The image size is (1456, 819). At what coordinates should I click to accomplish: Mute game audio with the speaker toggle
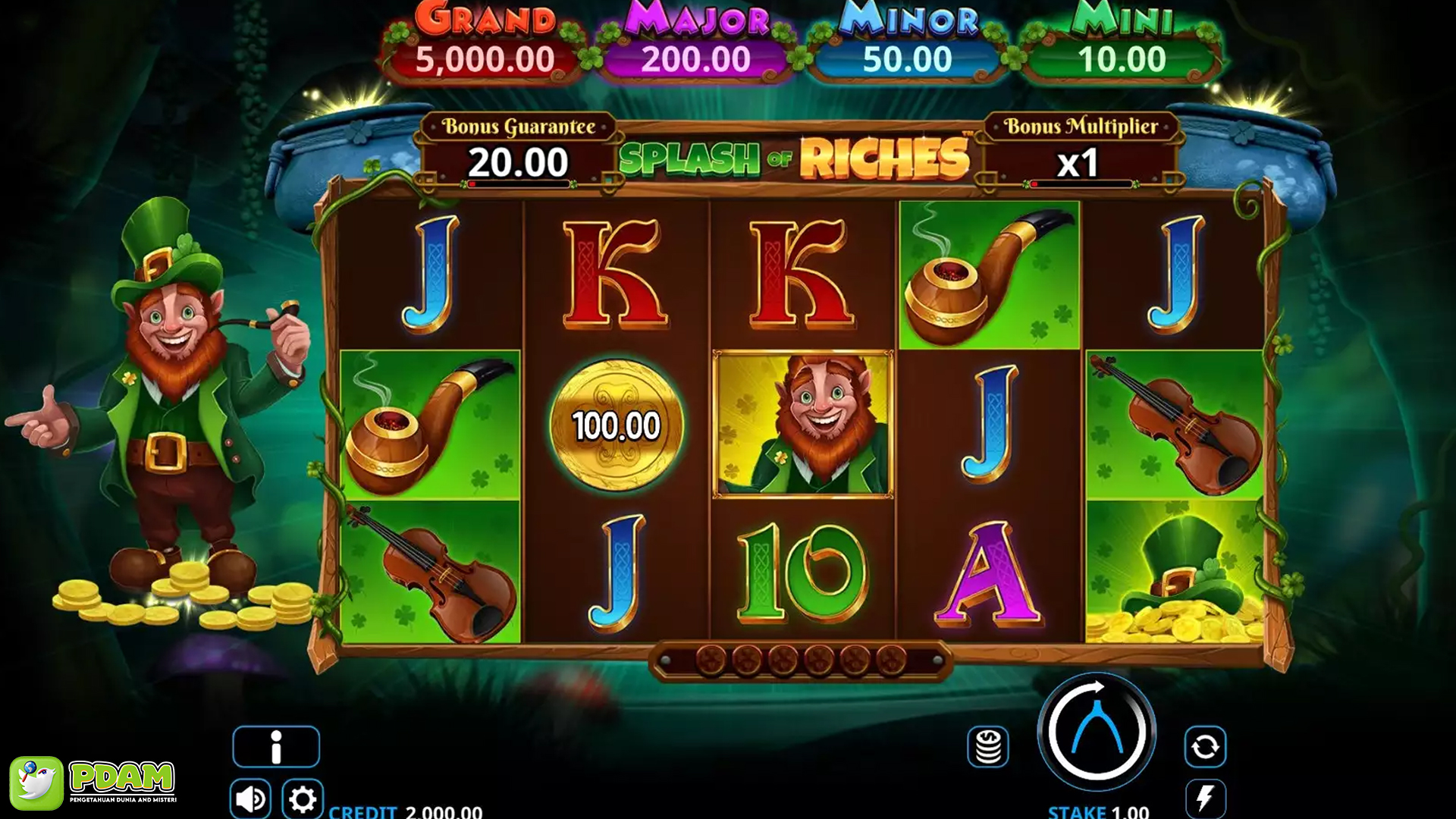click(250, 797)
